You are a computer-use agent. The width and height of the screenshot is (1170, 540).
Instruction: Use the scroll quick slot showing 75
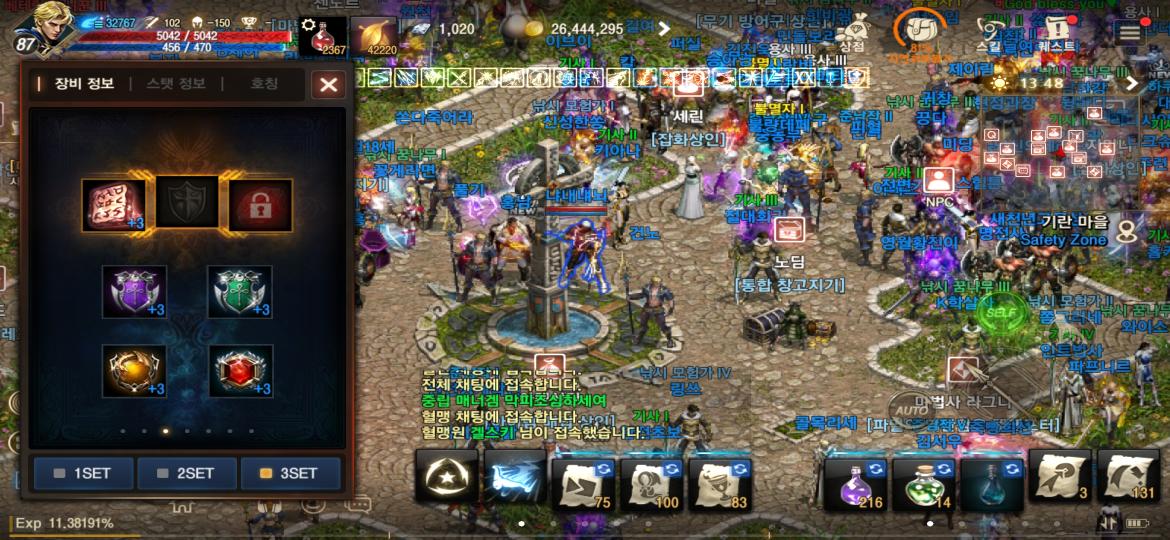pos(583,481)
